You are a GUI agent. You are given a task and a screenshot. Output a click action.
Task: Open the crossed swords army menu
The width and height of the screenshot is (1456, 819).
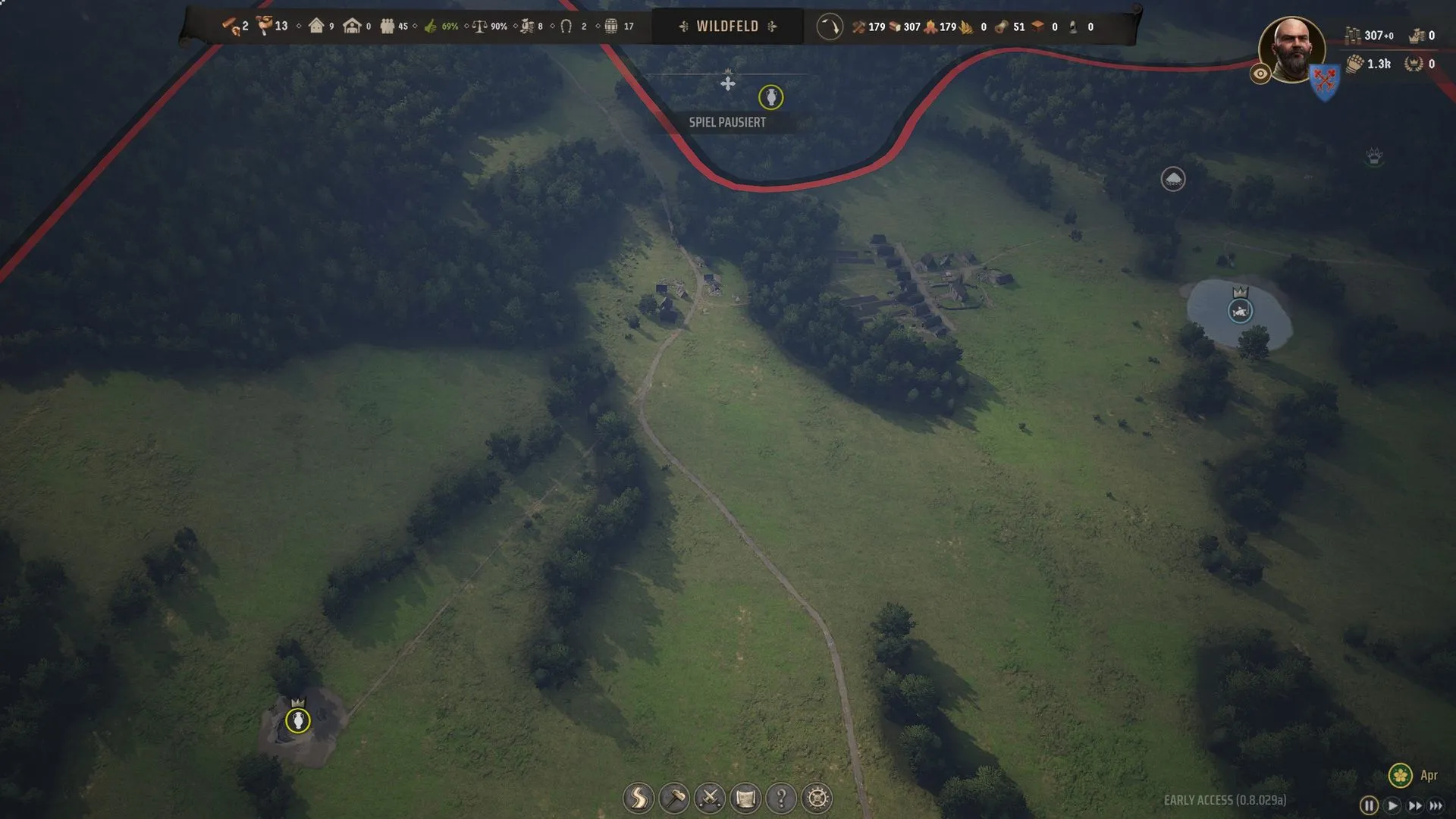point(710,798)
